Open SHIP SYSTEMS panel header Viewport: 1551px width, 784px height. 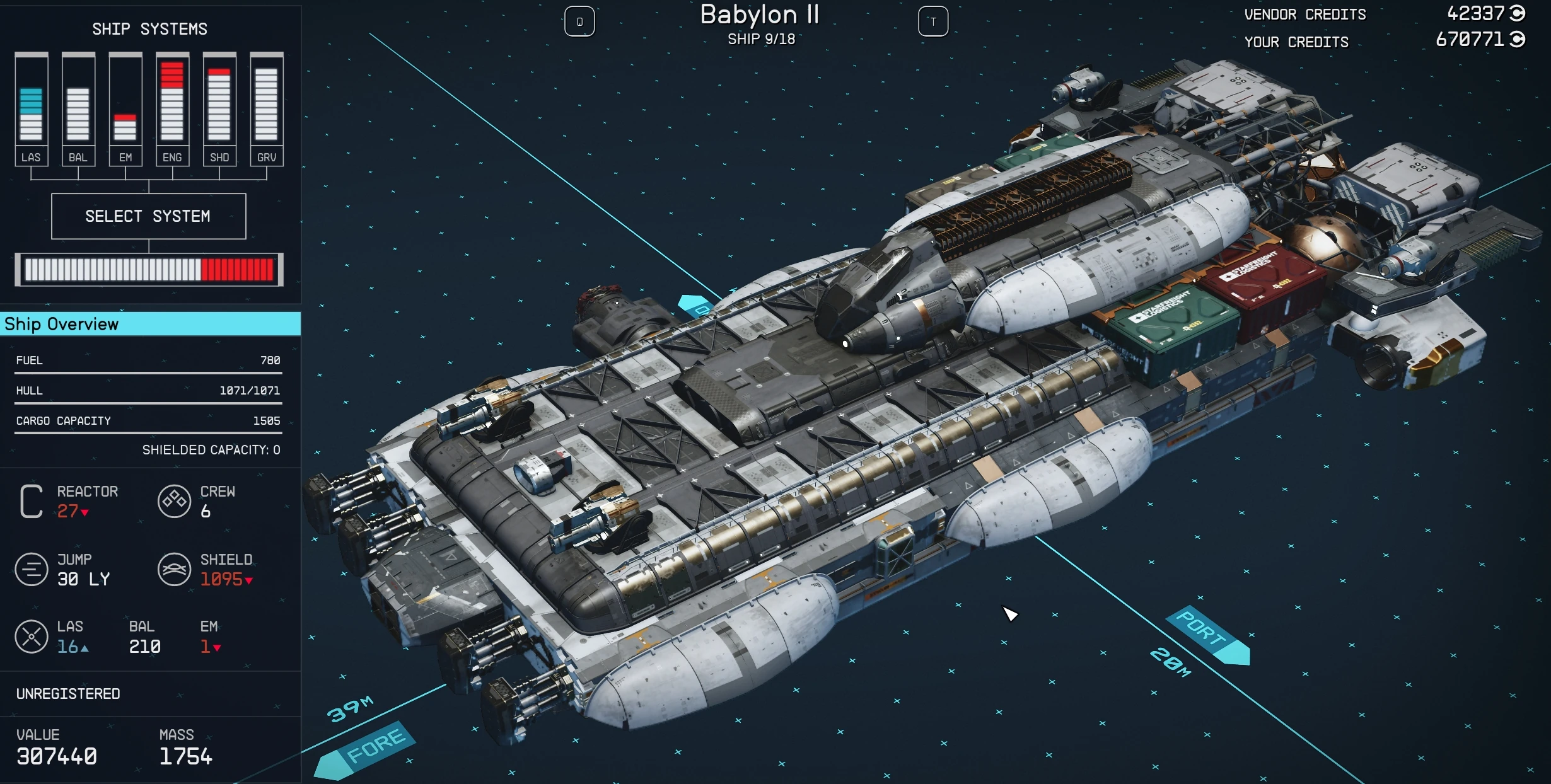[148, 28]
